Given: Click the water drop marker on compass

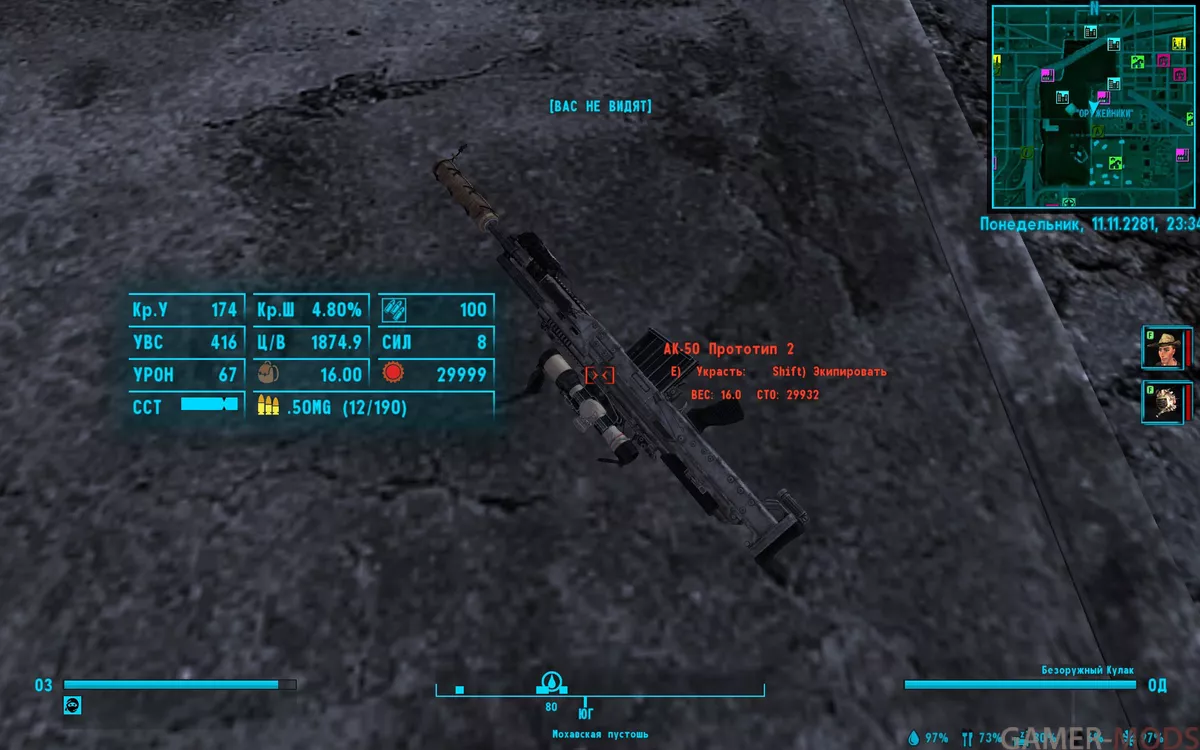Looking at the screenshot, I should pyautogui.click(x=549, y=683).
